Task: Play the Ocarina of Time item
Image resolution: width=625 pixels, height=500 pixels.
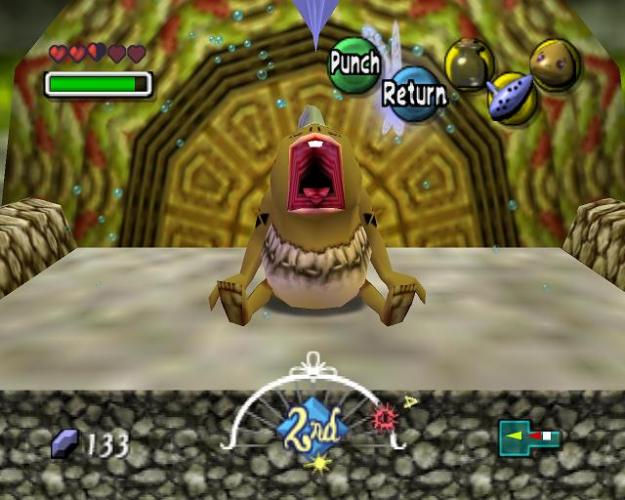Action: (512, 97)
